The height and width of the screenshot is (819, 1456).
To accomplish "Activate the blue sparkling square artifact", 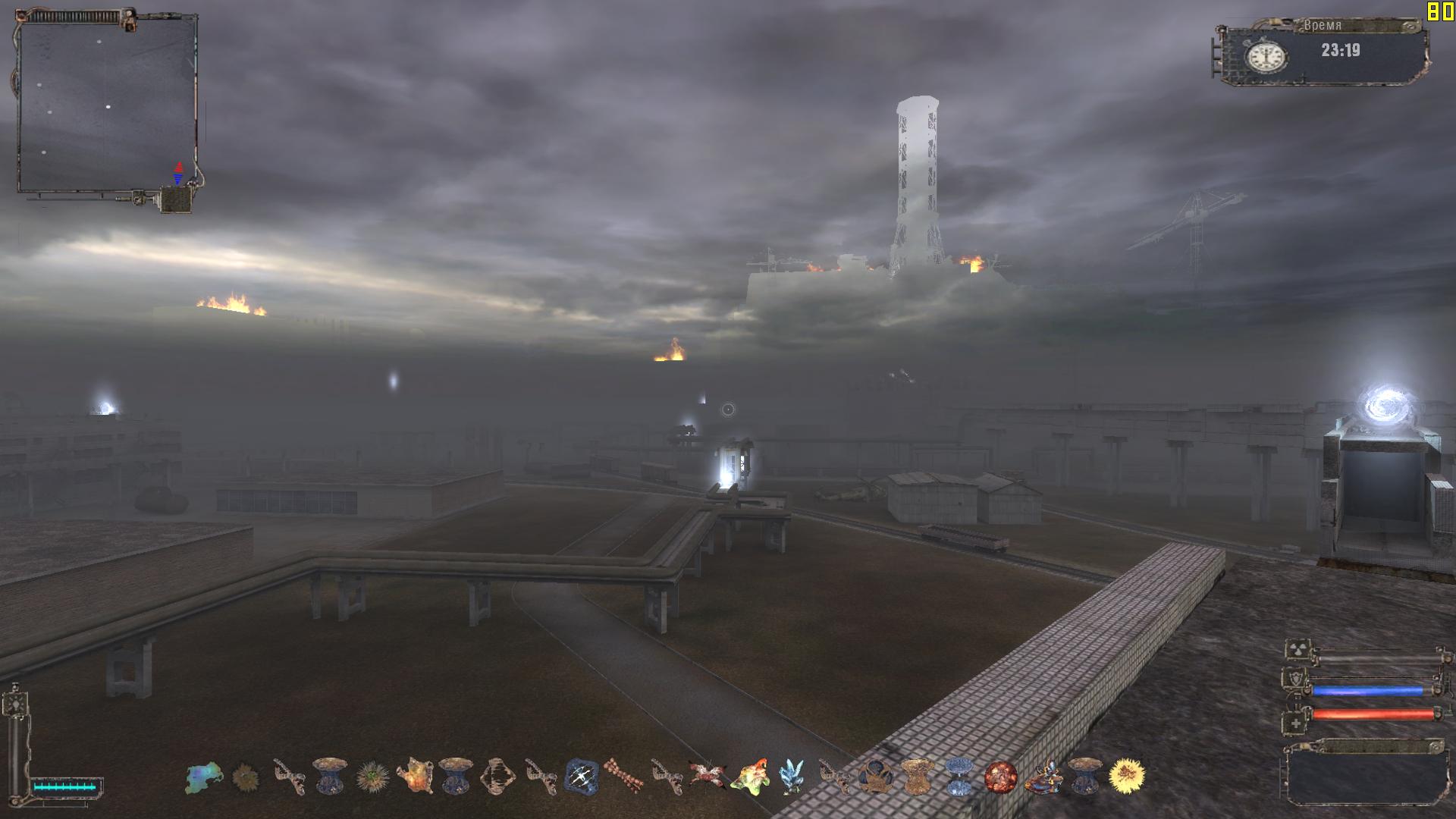I will [582, 777].
